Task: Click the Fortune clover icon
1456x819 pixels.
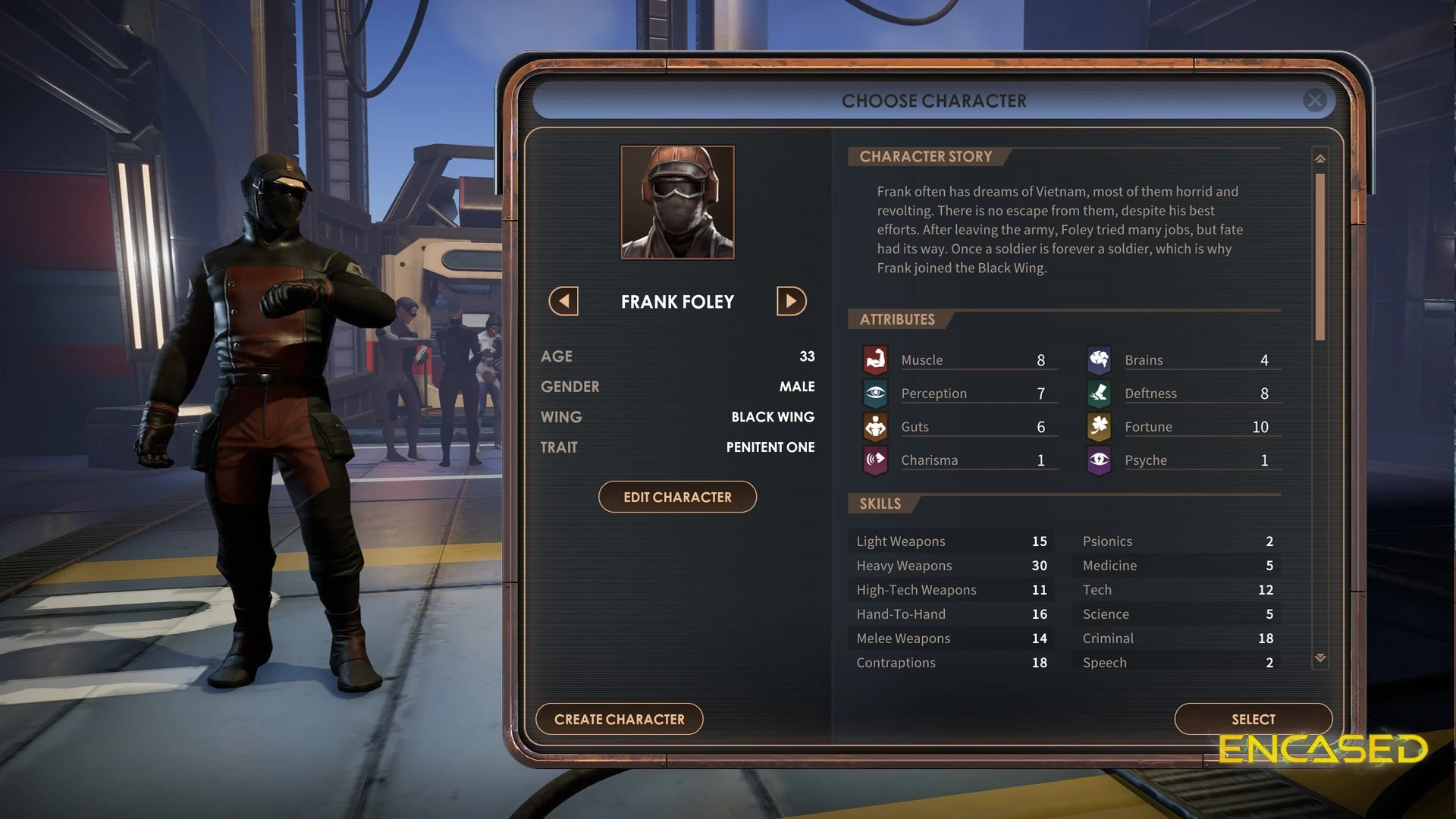Action: tap(1099, 427)
